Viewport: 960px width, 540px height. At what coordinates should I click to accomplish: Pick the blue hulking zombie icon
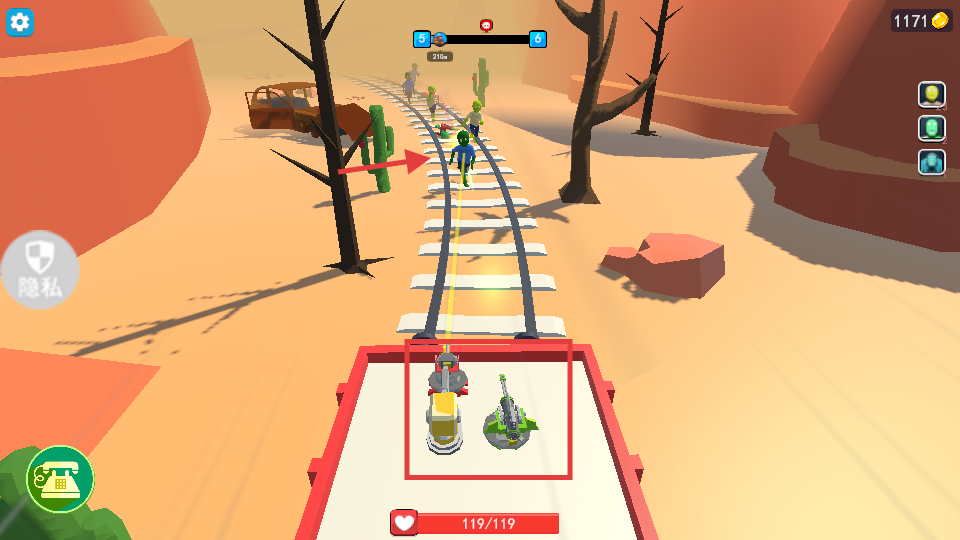932,162
